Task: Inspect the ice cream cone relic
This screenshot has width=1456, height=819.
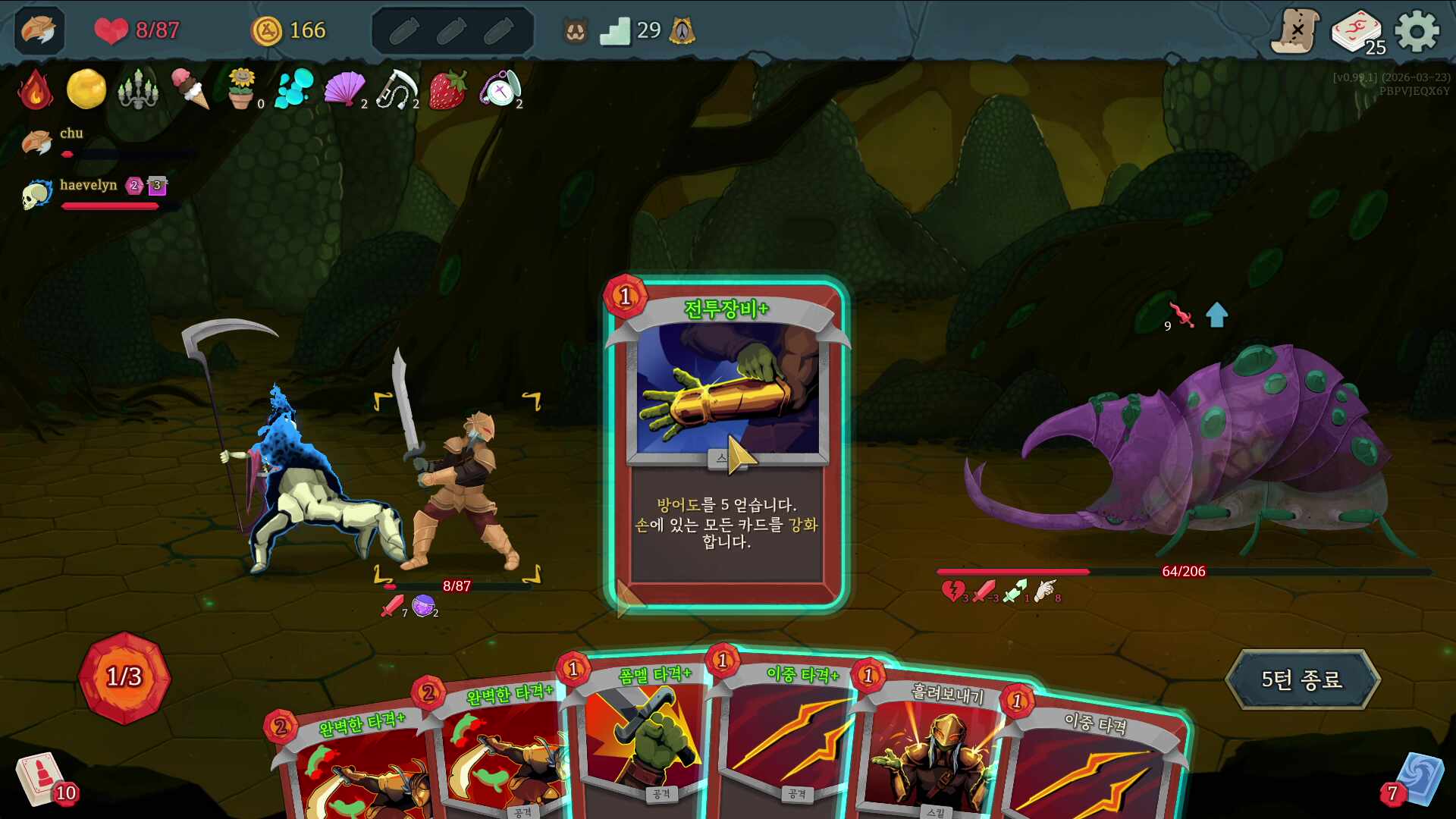Action: pos(190,89)
